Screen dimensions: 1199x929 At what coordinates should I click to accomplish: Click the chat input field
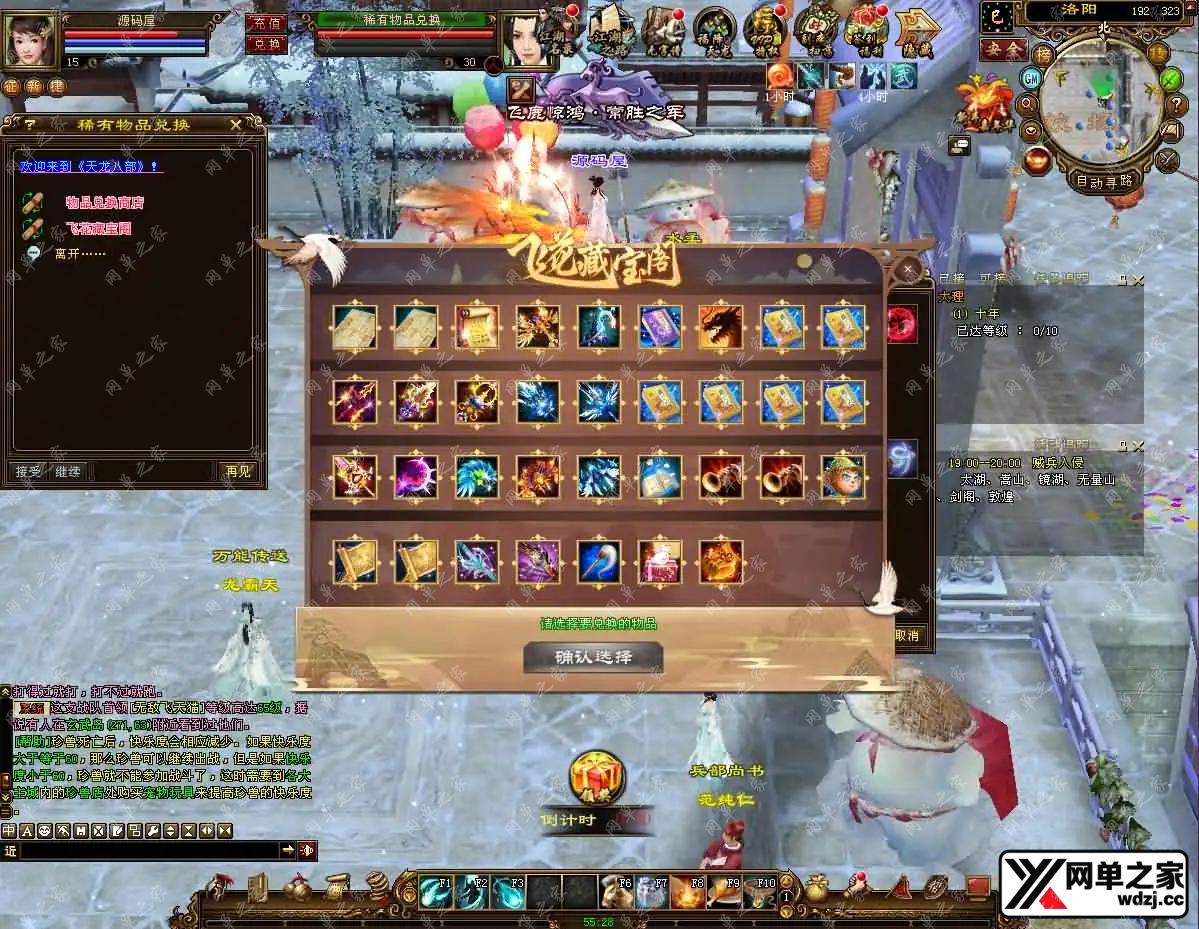point(148,850)
